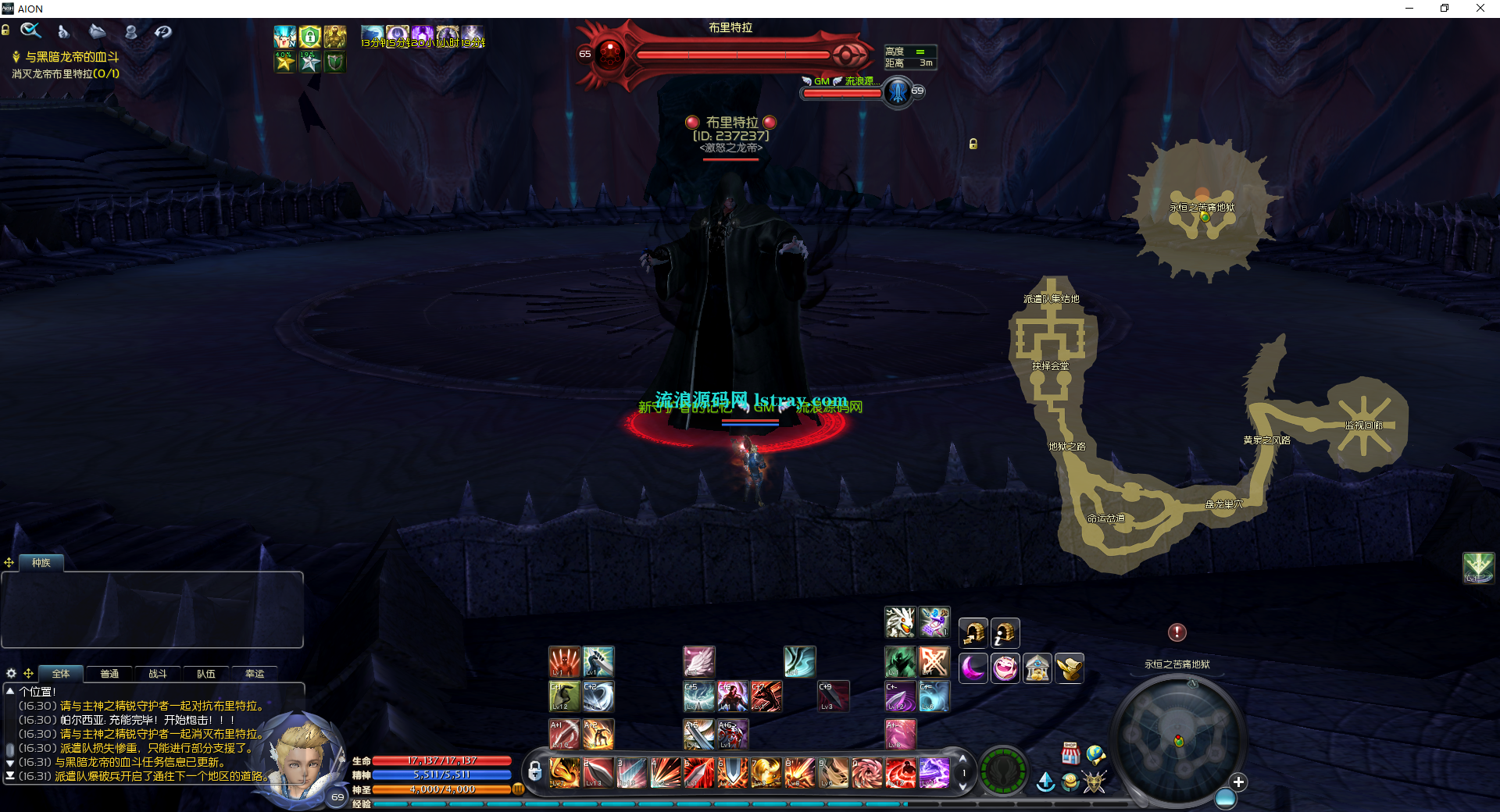Close the AION game window
Screen dimensions: 1500x812
(1480, 9)
